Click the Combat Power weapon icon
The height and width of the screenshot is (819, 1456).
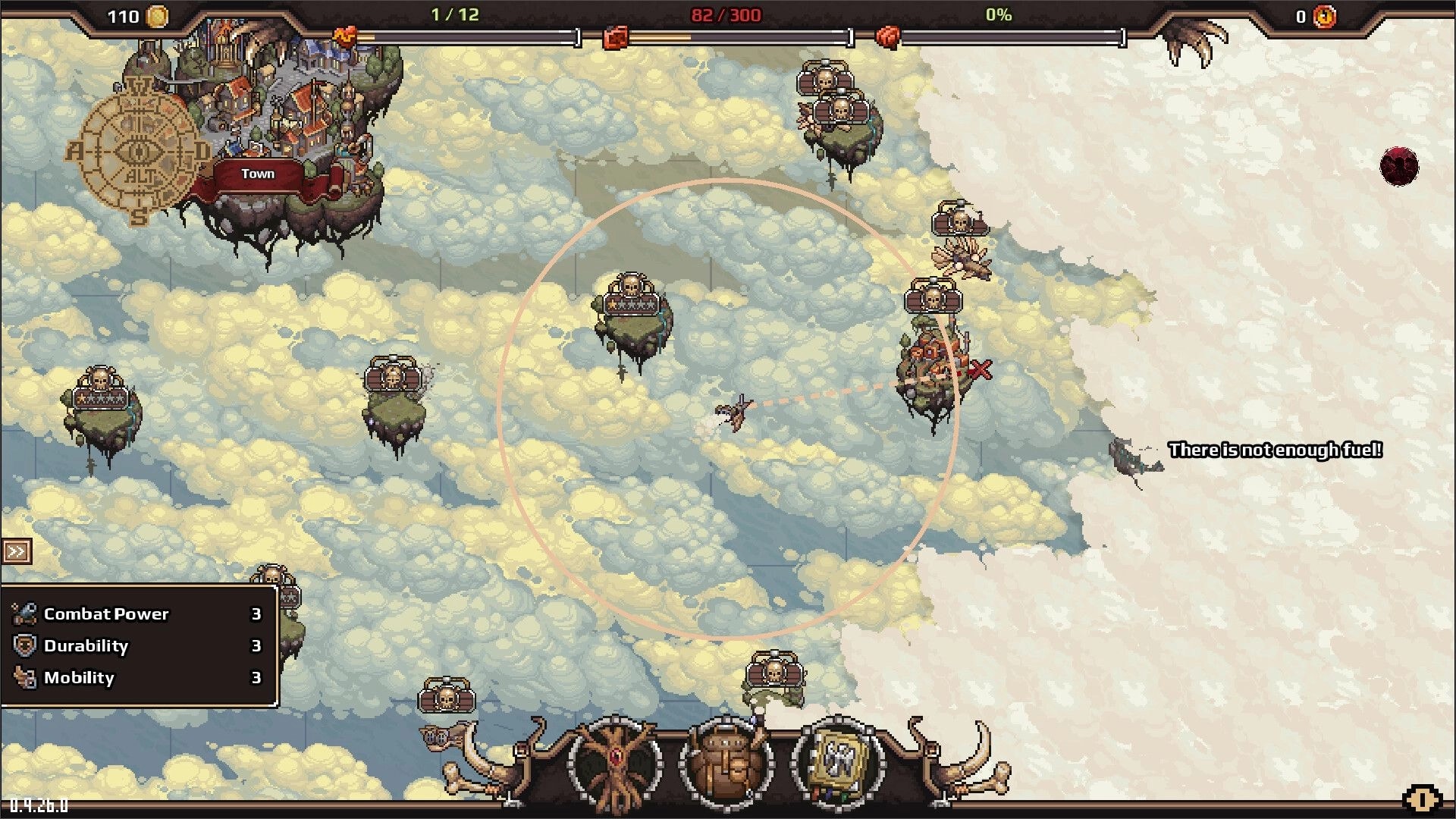tap(24, 613)
